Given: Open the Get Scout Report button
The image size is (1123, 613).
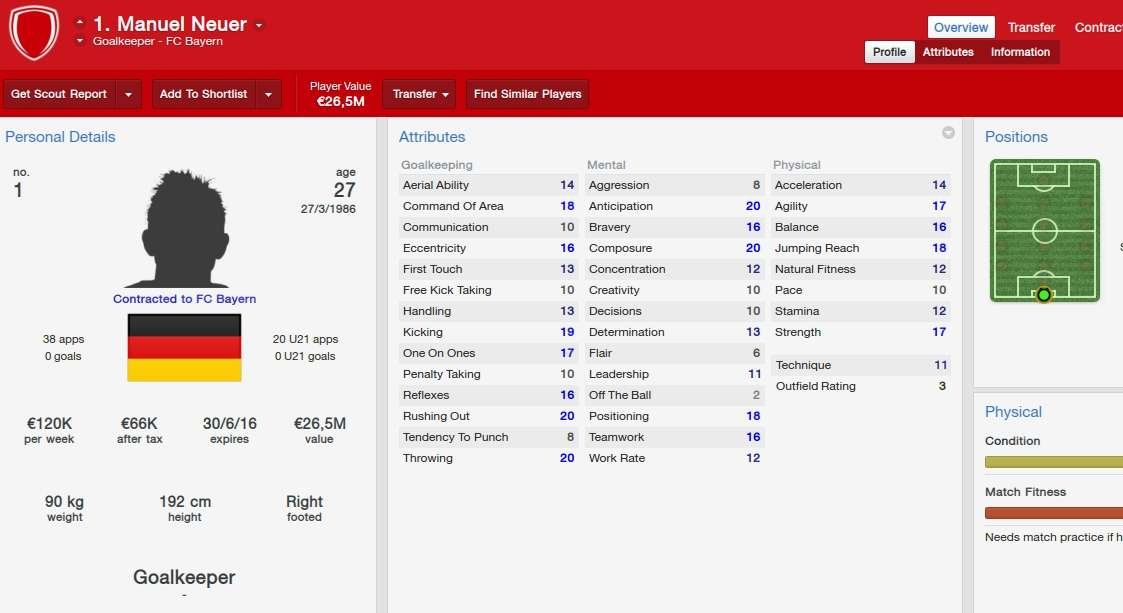Looking at the screenshot, I should (59, 94).
